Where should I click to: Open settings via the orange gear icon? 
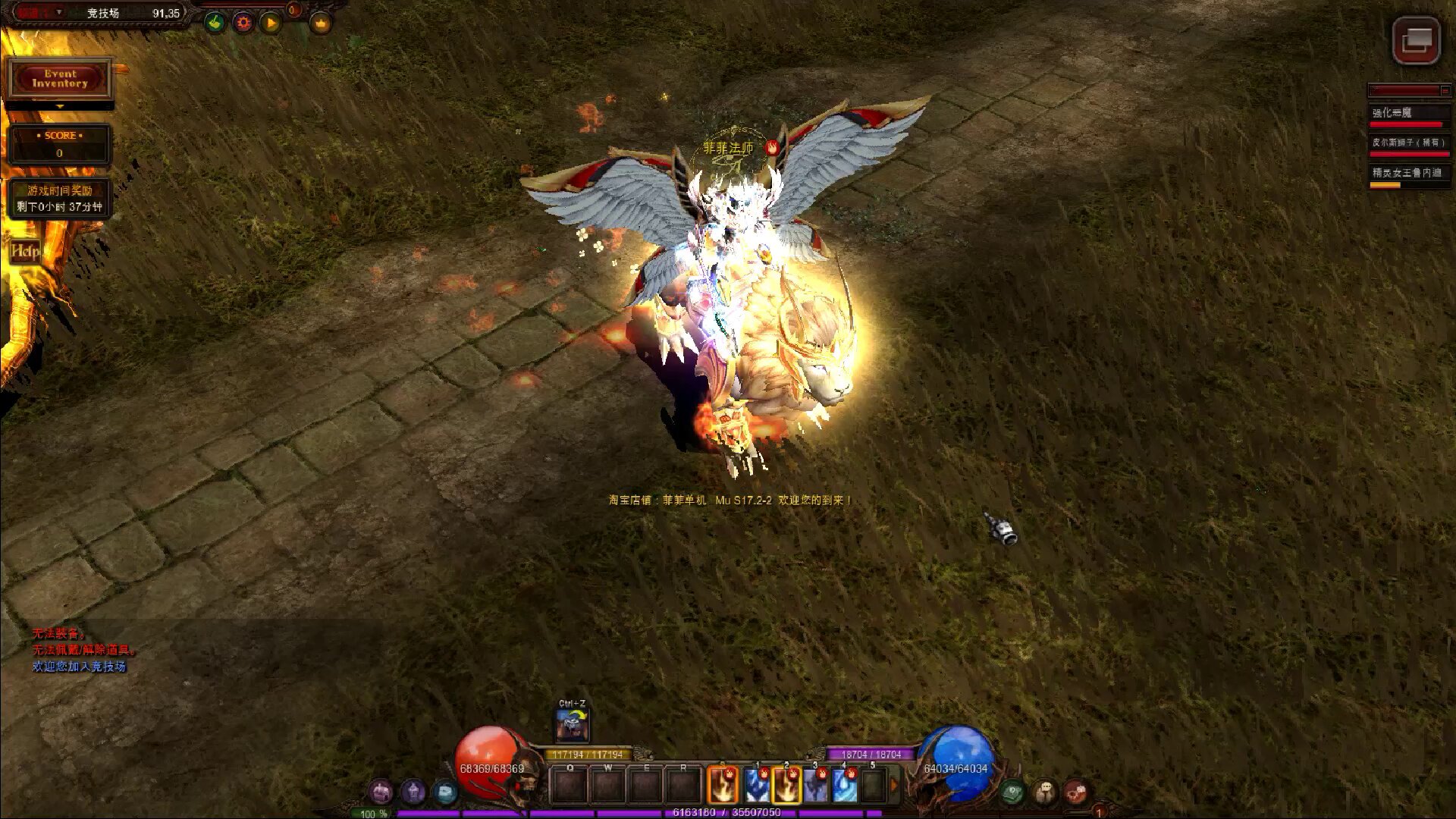(243, 23)
